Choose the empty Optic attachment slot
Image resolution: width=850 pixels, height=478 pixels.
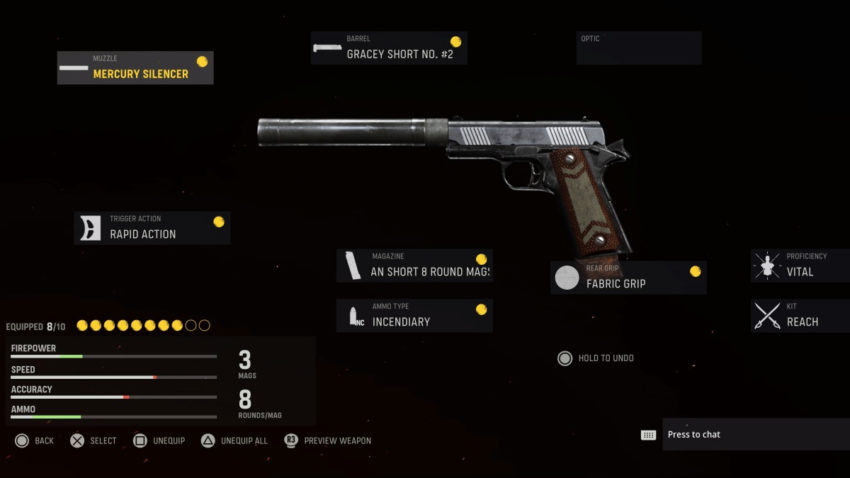638,48
